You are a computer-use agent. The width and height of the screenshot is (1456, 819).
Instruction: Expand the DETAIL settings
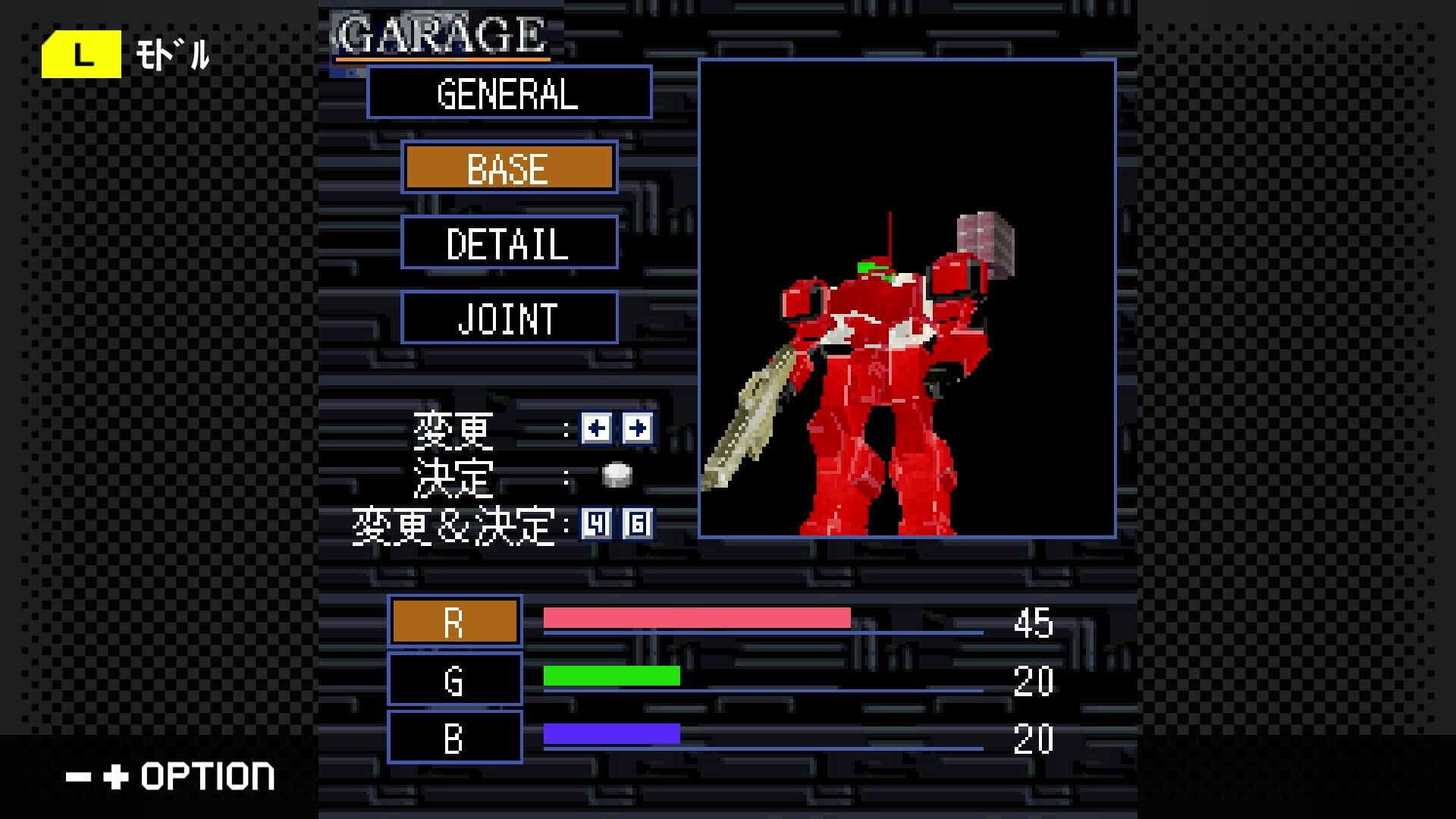coord(509,244)
